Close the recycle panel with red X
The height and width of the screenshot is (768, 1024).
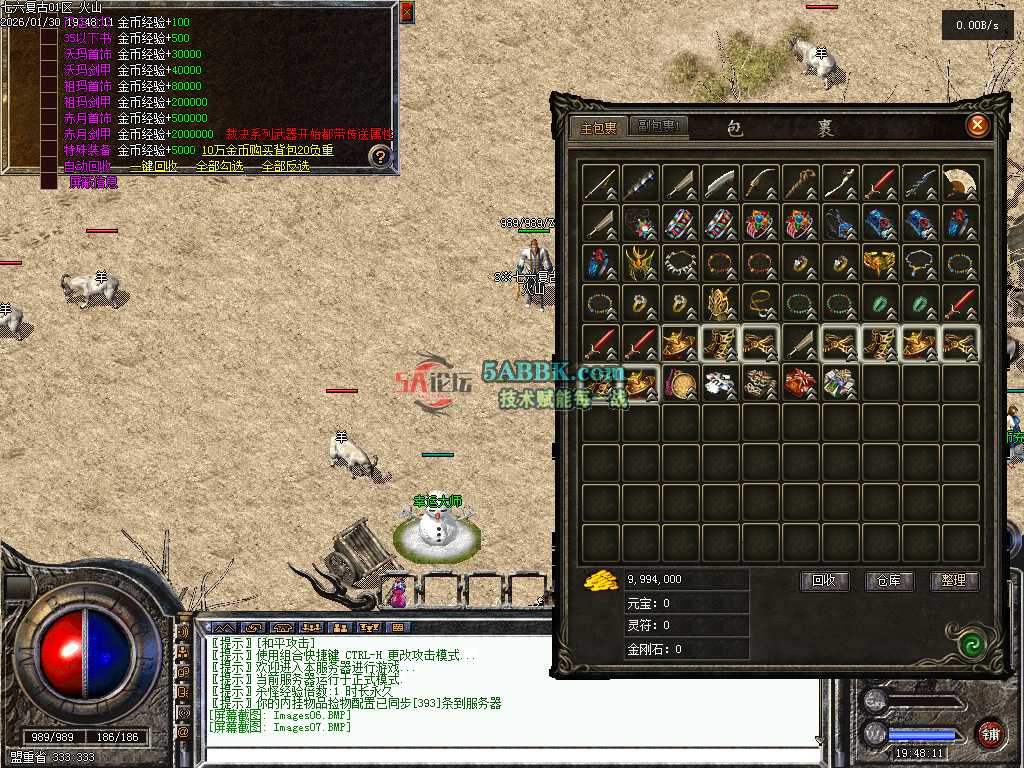[x=406, y=13]
